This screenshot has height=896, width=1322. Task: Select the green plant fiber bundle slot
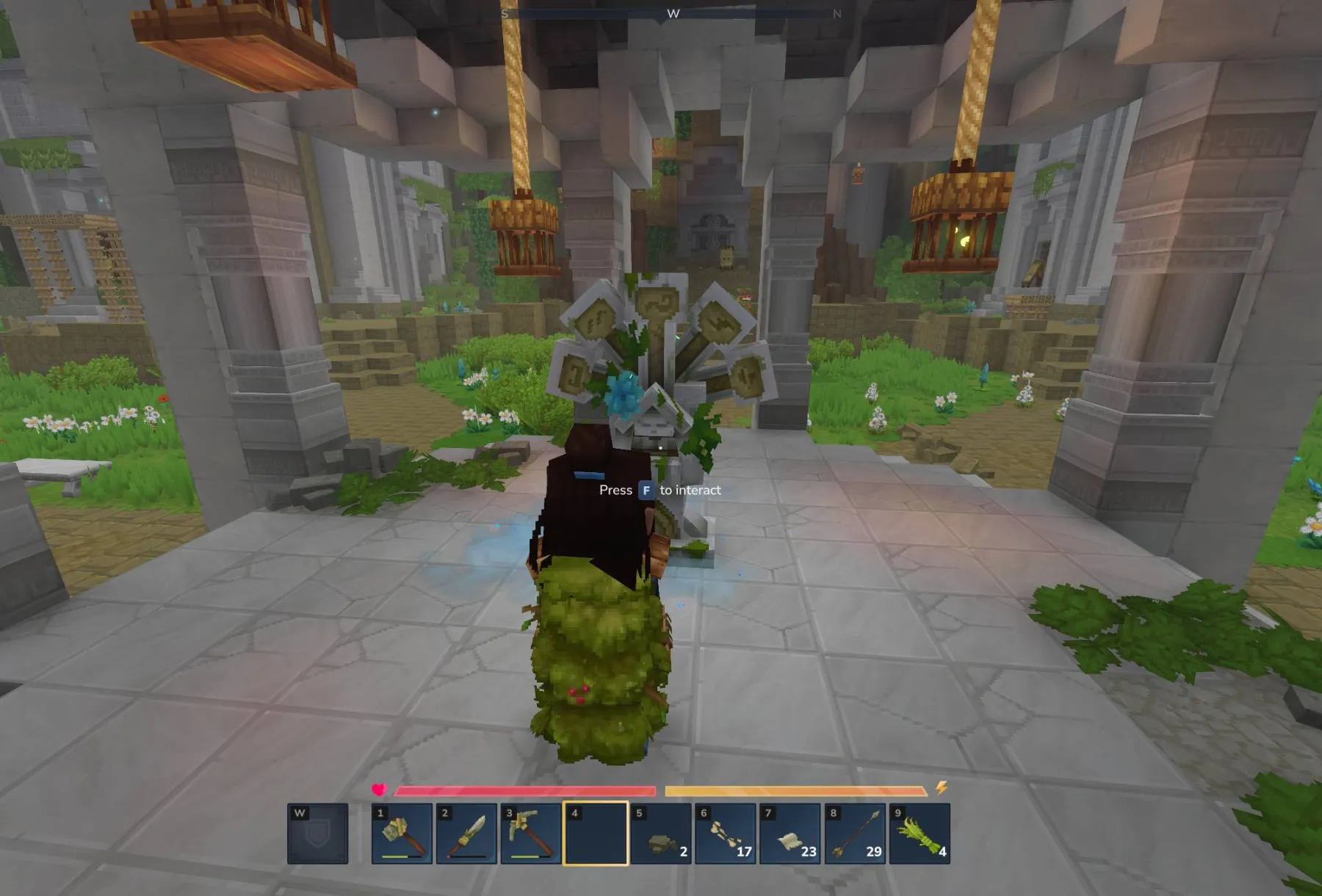pyautogui.click(x=919, y=834)
